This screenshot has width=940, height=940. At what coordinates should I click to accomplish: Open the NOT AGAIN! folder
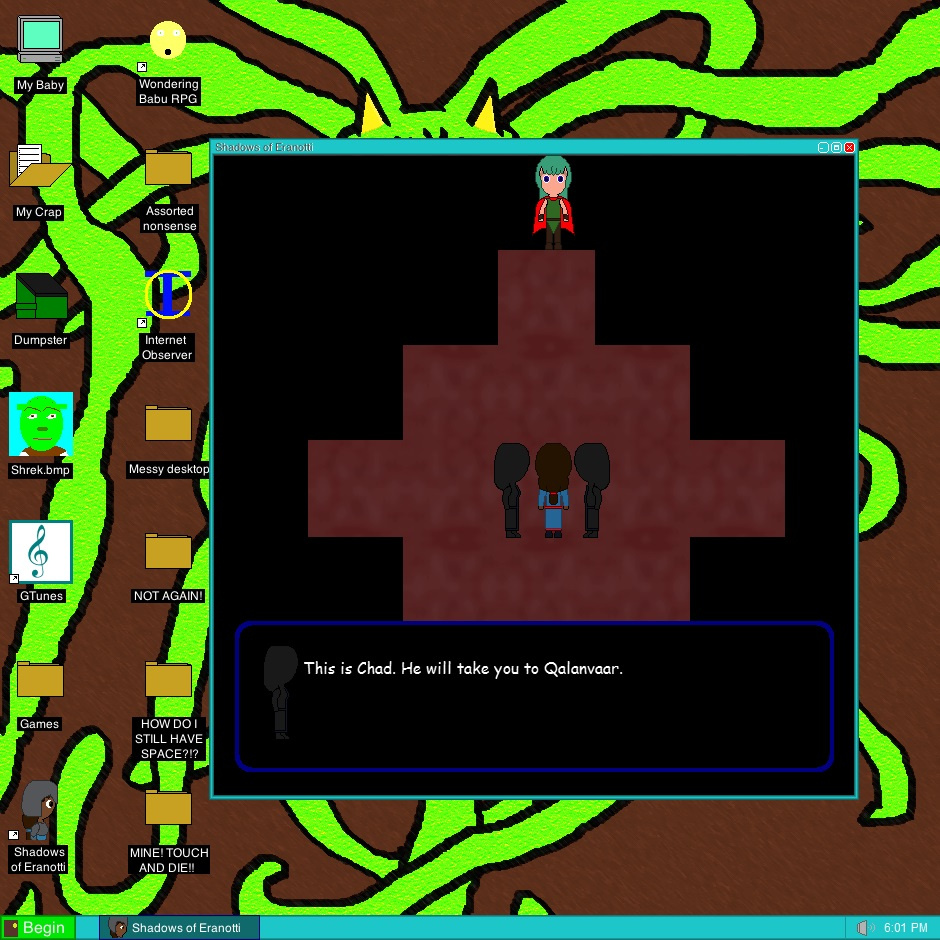[x=168, y=552]
